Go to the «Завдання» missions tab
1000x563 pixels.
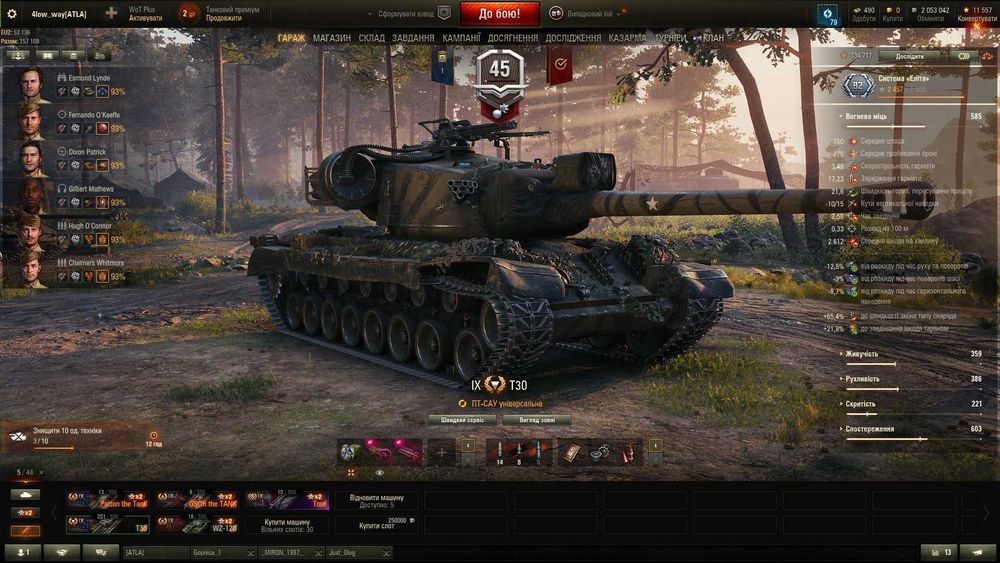coord(413,38)
